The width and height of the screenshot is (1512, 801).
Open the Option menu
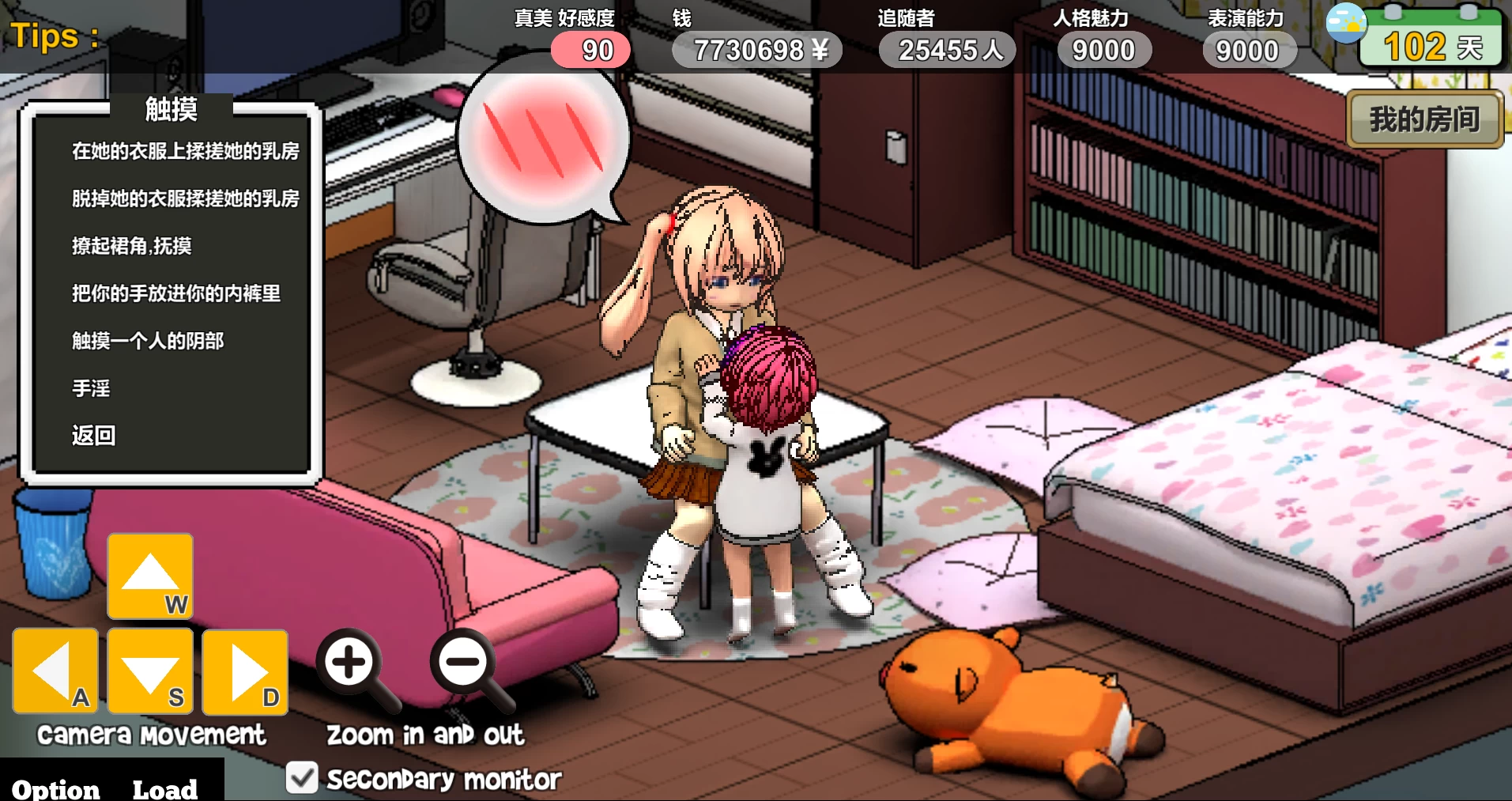pyautogui.click(x=56, y=788)
